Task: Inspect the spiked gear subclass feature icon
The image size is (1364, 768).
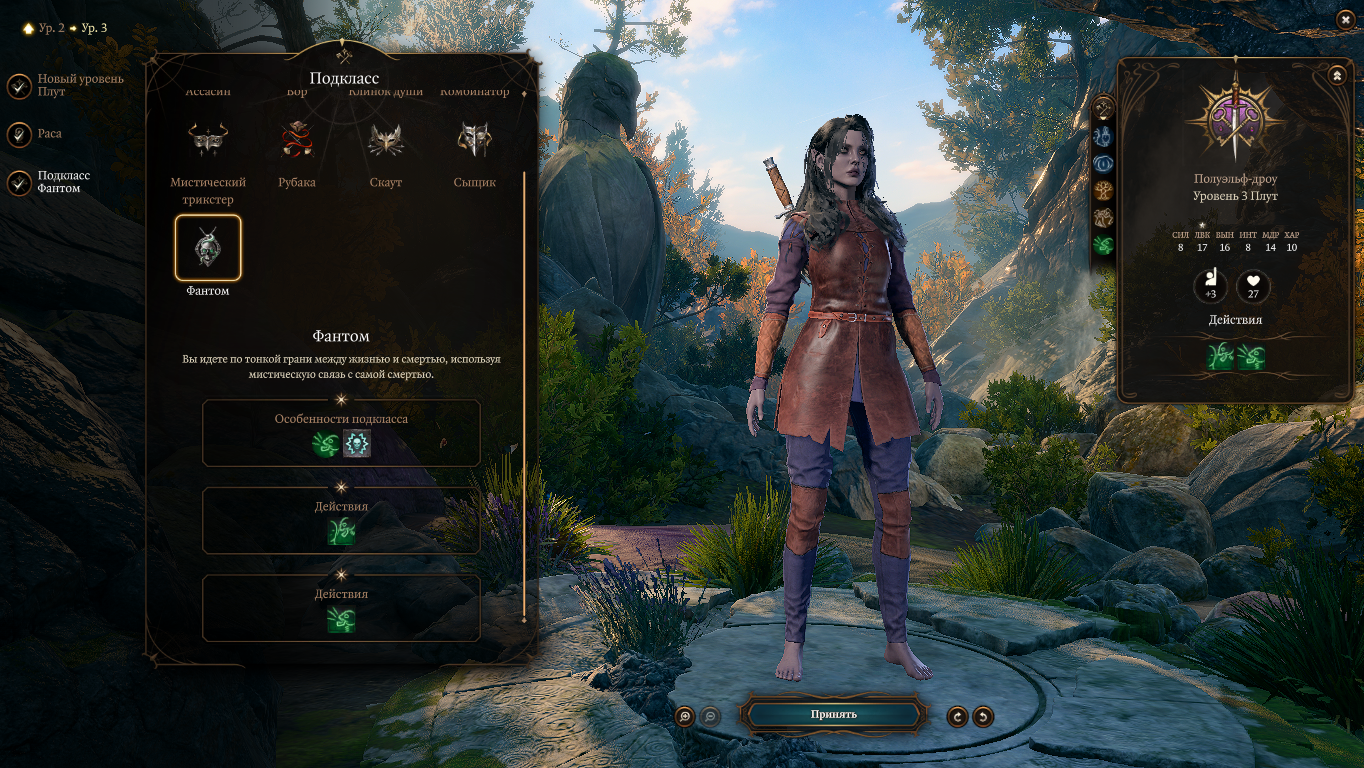Action: 357,444
